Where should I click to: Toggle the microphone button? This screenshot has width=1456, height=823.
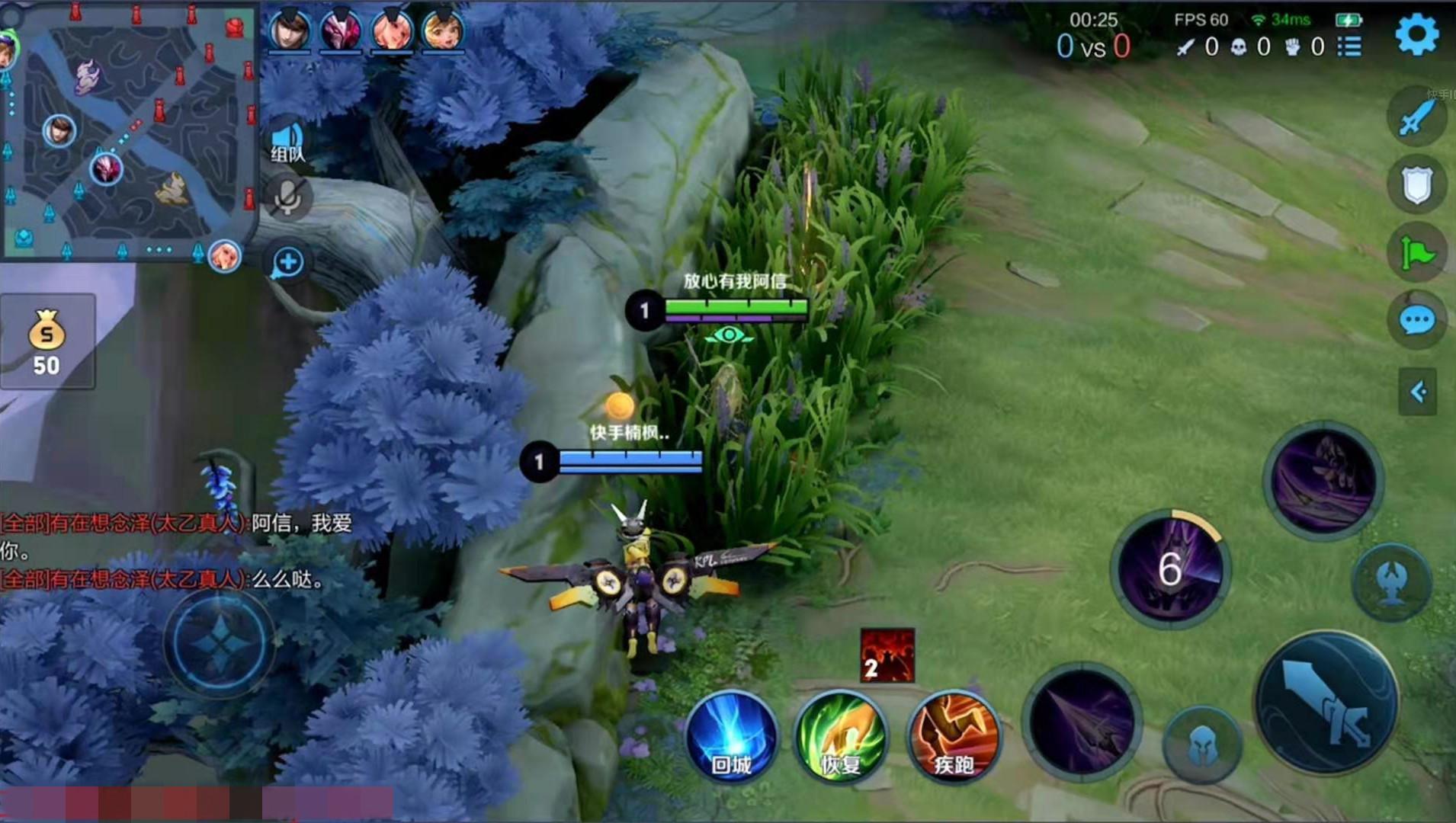(x=287, y=197)
